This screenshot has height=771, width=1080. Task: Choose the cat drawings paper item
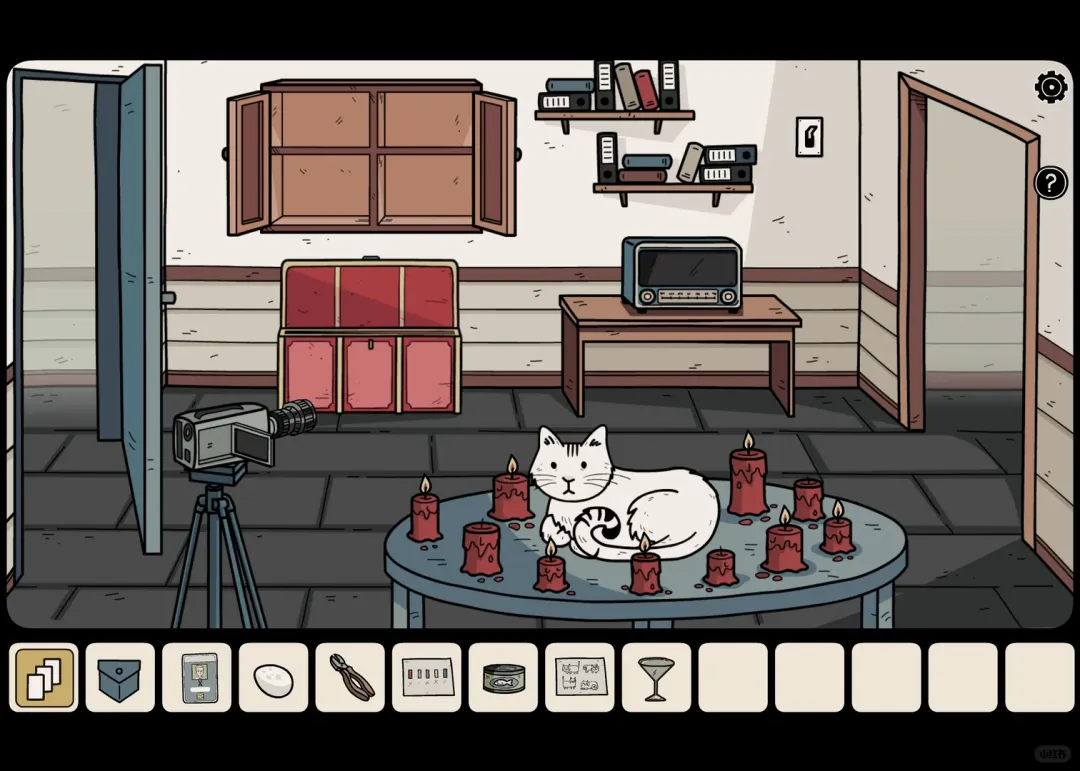pyautogui.click(x=580, y=677)
